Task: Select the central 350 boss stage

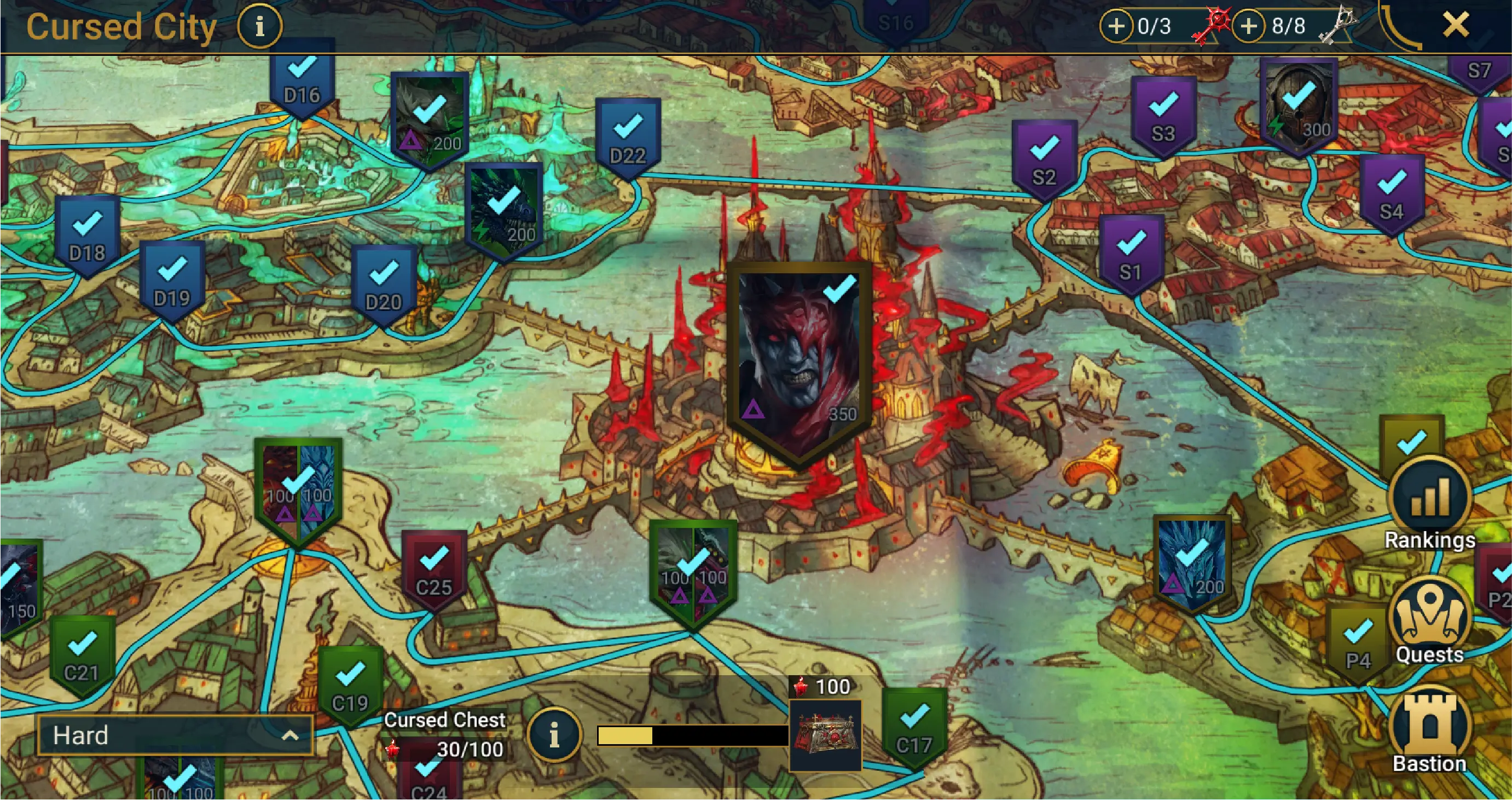Action: tap(798, 358)
